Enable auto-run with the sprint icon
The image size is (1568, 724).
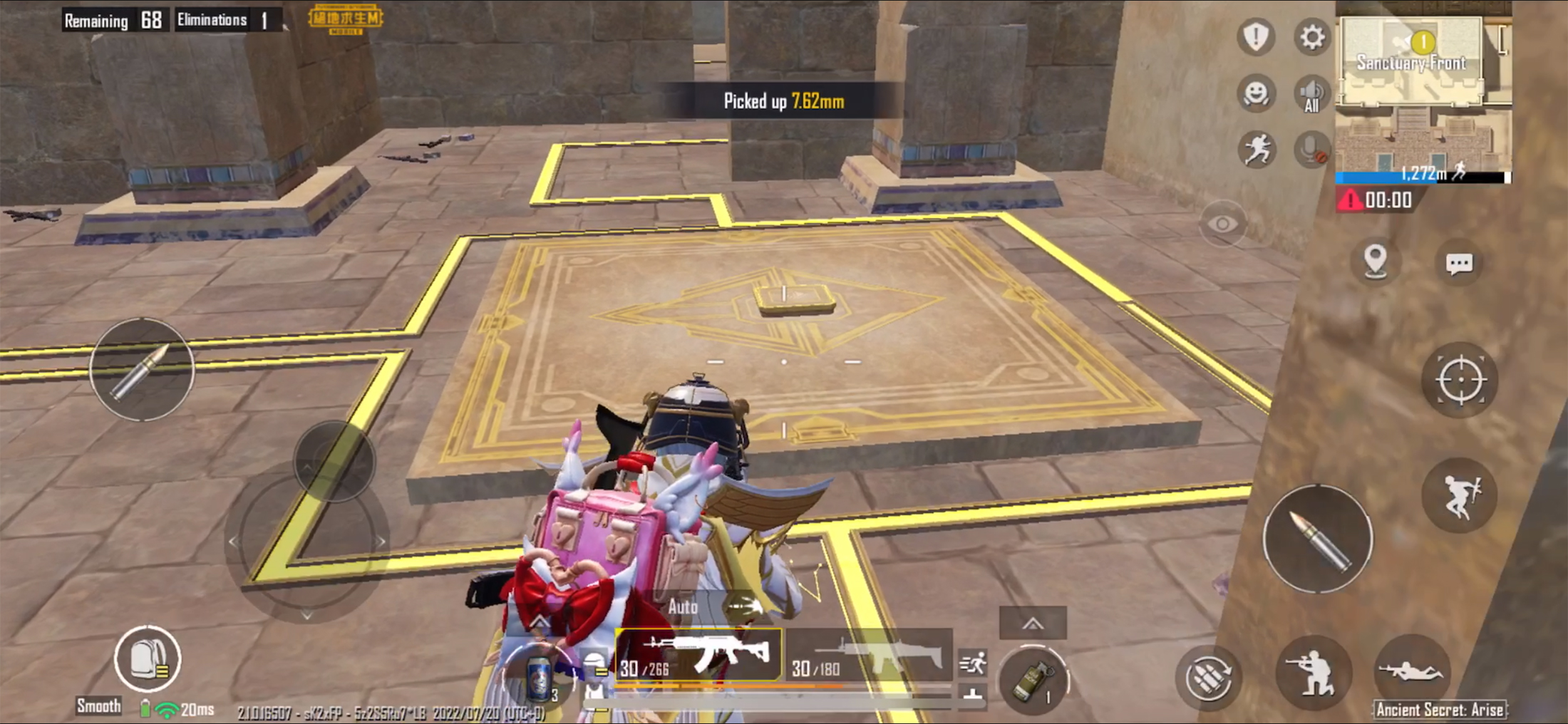coord(1257,147)
